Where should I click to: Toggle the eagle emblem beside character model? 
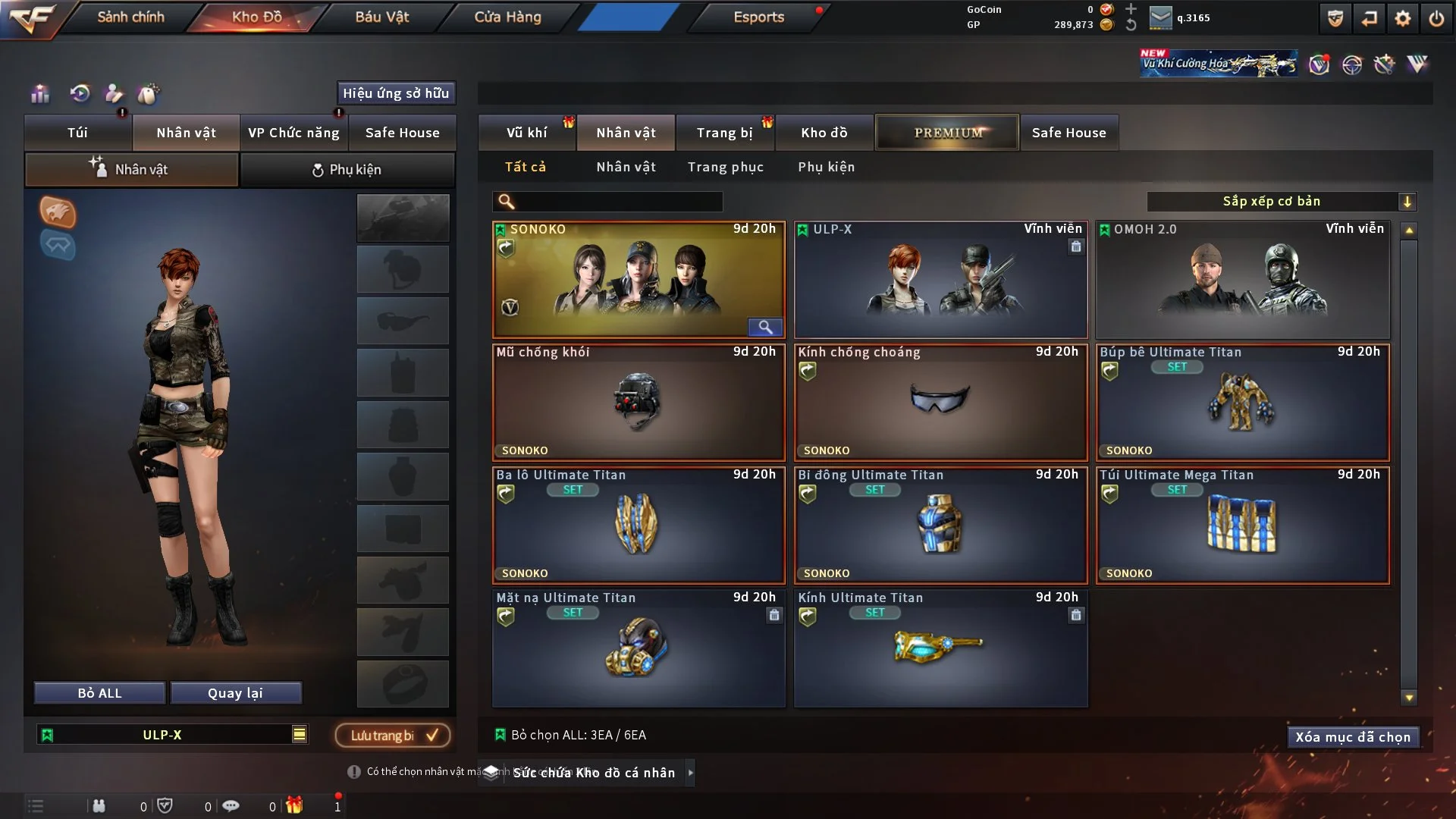pos(57,213)
